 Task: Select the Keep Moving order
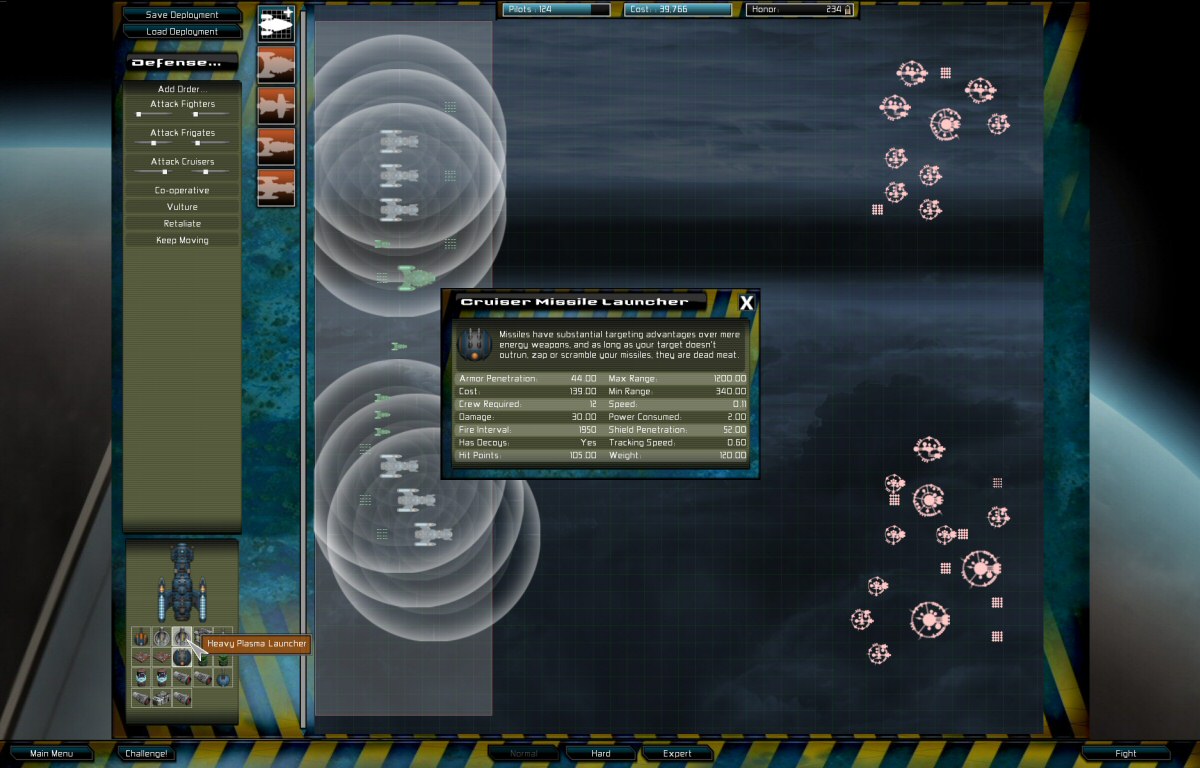click(182, 241)
